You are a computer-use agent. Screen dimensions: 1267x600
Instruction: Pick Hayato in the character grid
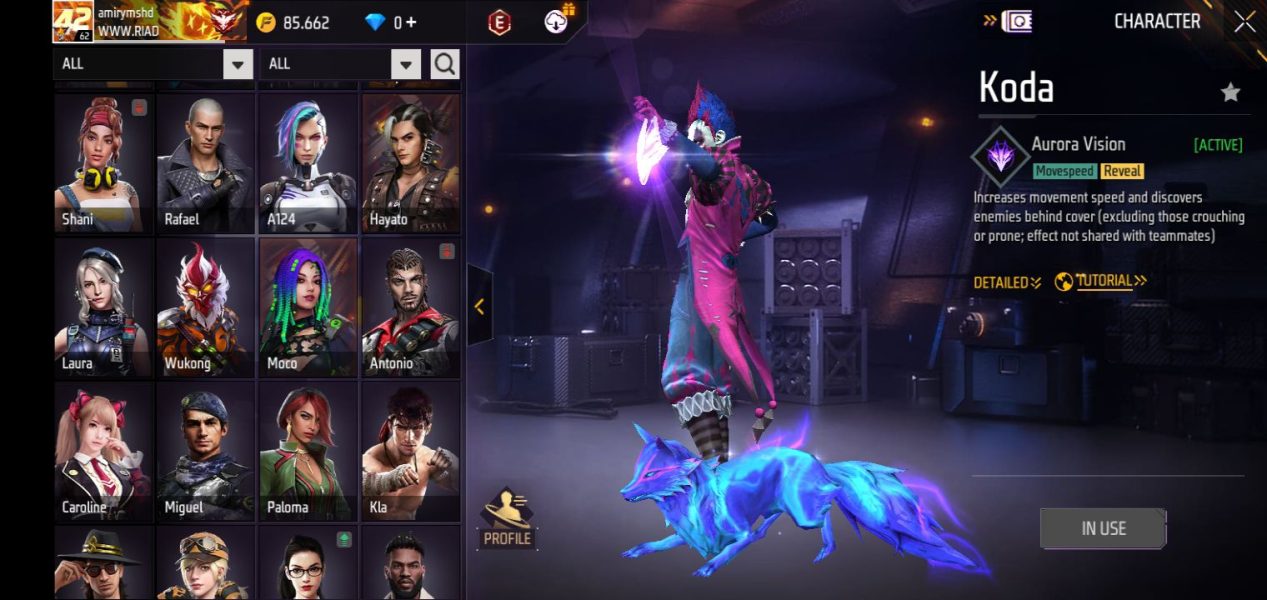pos(410,163)
